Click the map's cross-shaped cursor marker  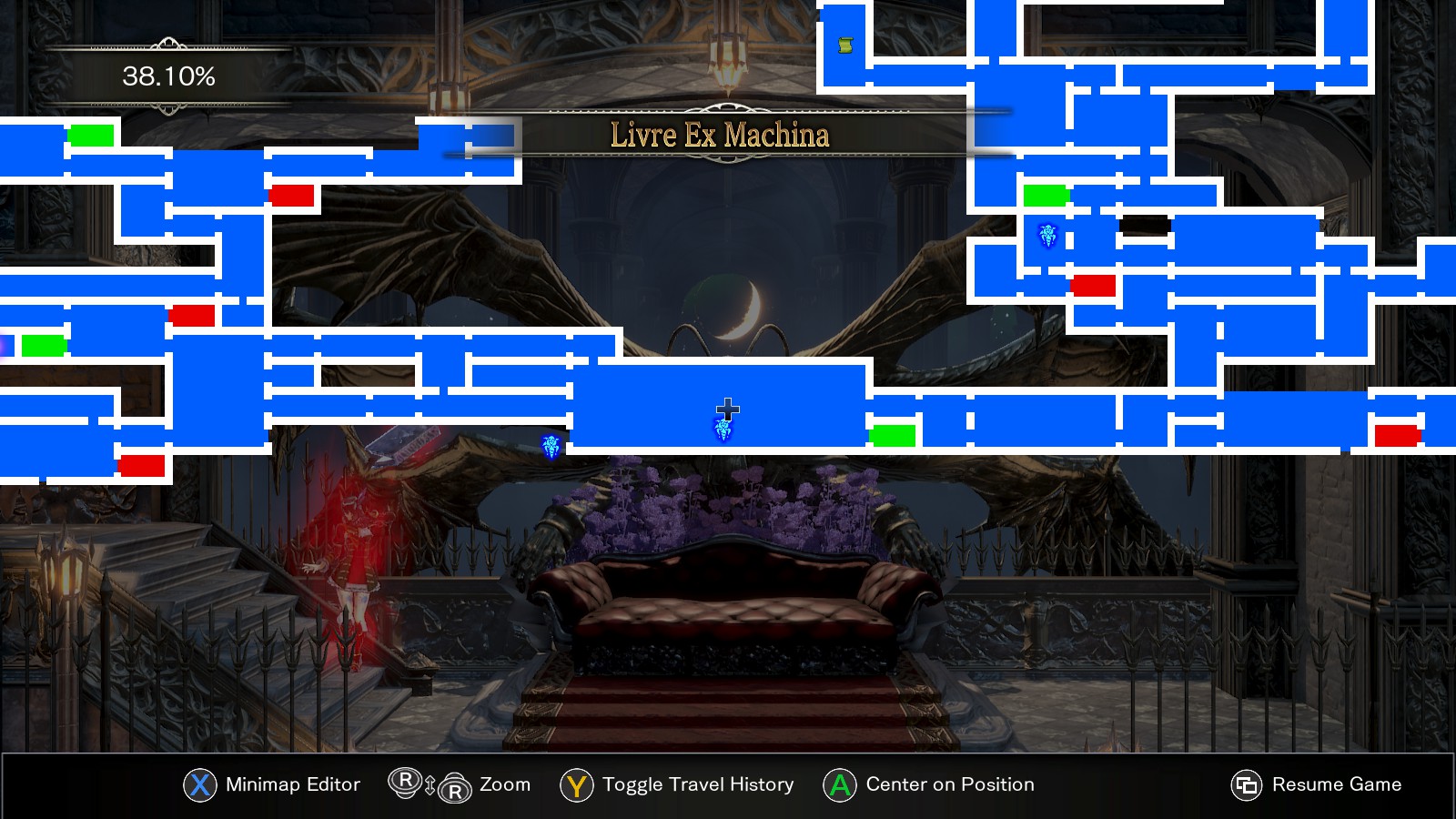727,409
